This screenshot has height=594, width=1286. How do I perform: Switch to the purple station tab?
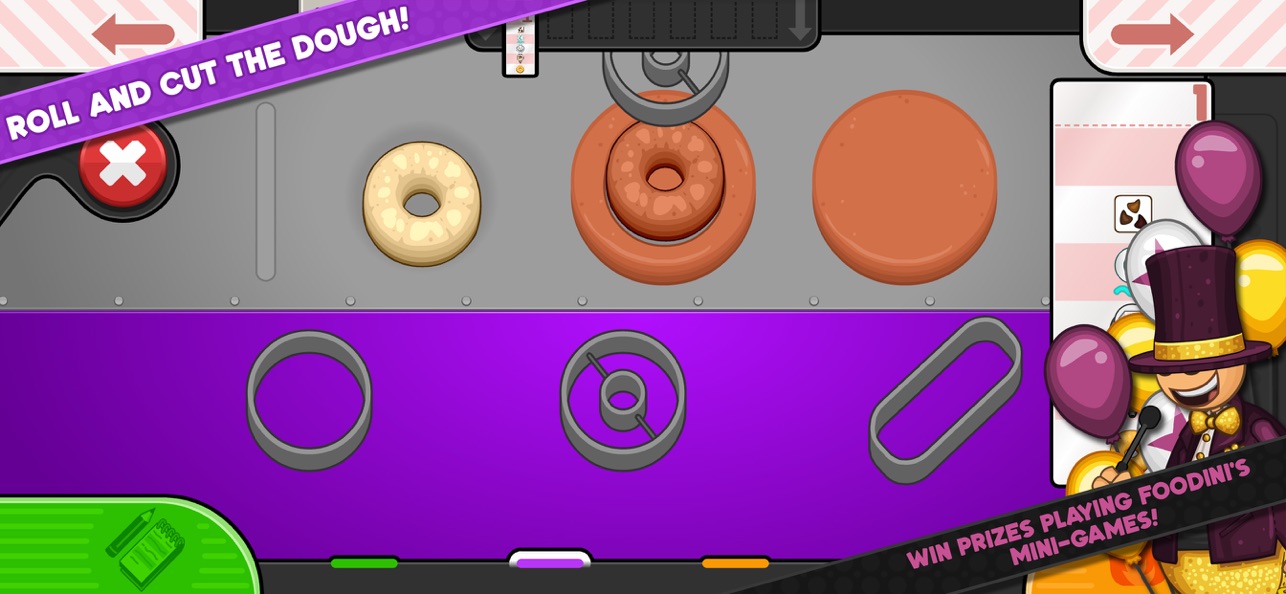549,562
